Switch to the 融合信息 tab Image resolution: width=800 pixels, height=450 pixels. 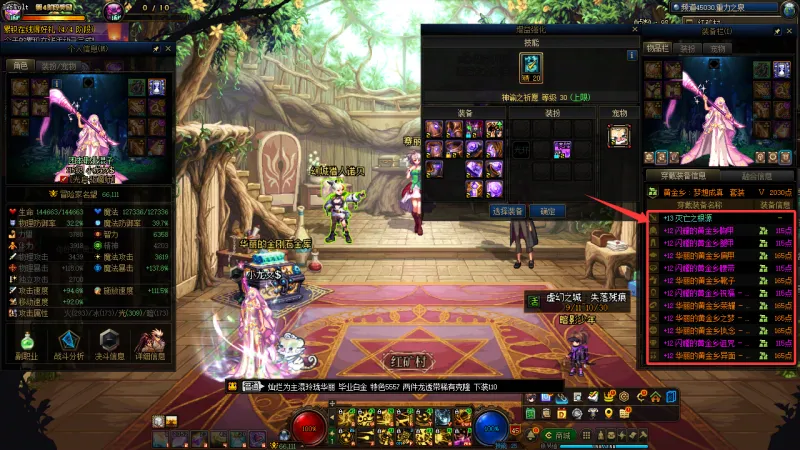[x=757, y=176]
